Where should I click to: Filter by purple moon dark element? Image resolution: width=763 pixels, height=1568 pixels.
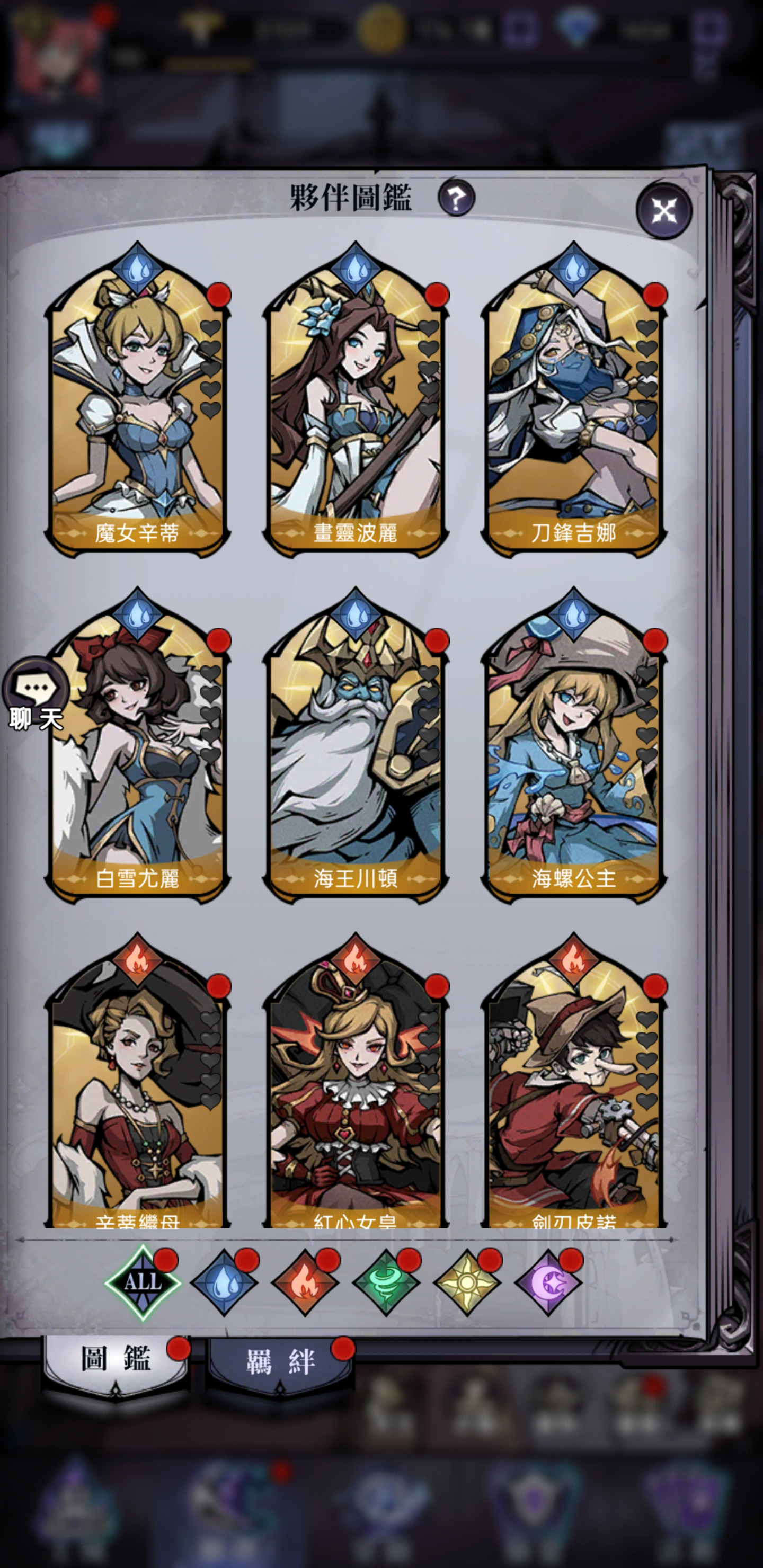548,1282
